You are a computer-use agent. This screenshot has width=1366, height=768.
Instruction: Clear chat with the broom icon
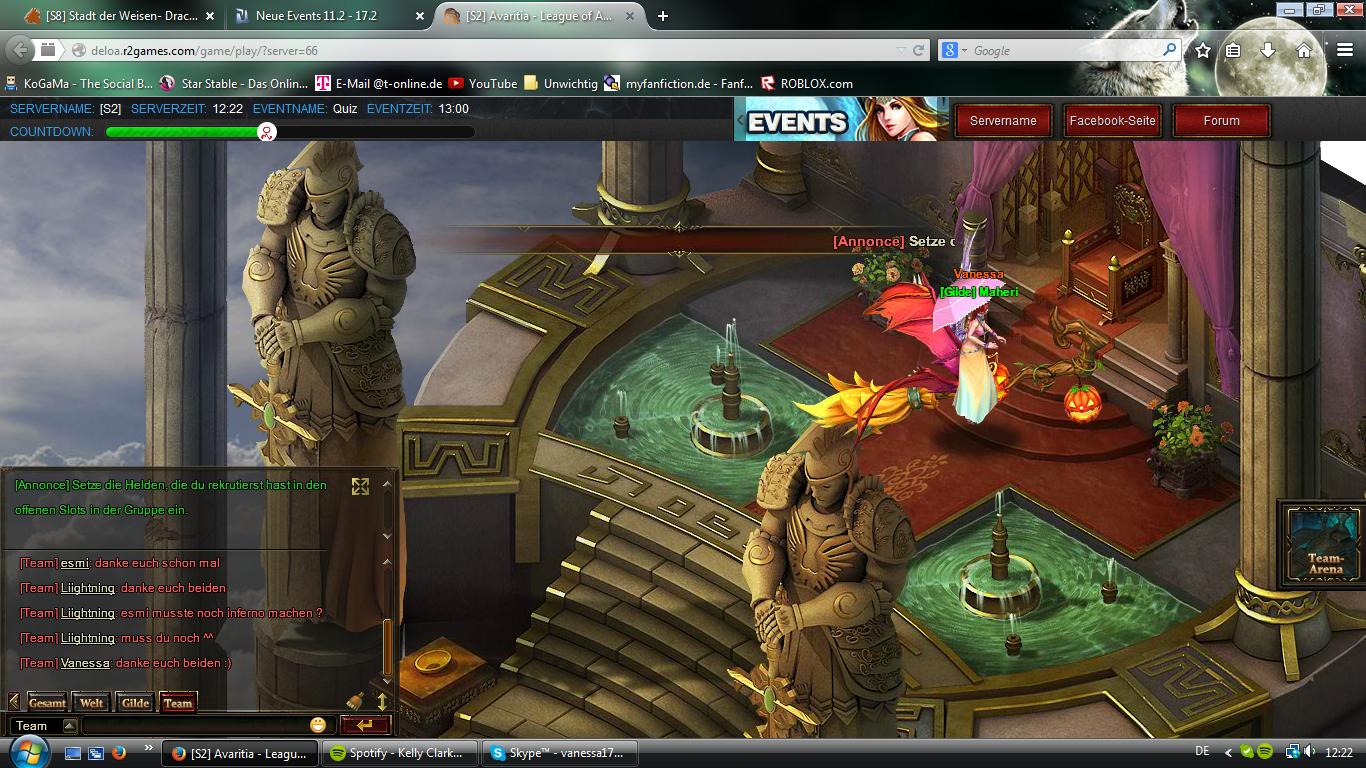coord(355,701)
